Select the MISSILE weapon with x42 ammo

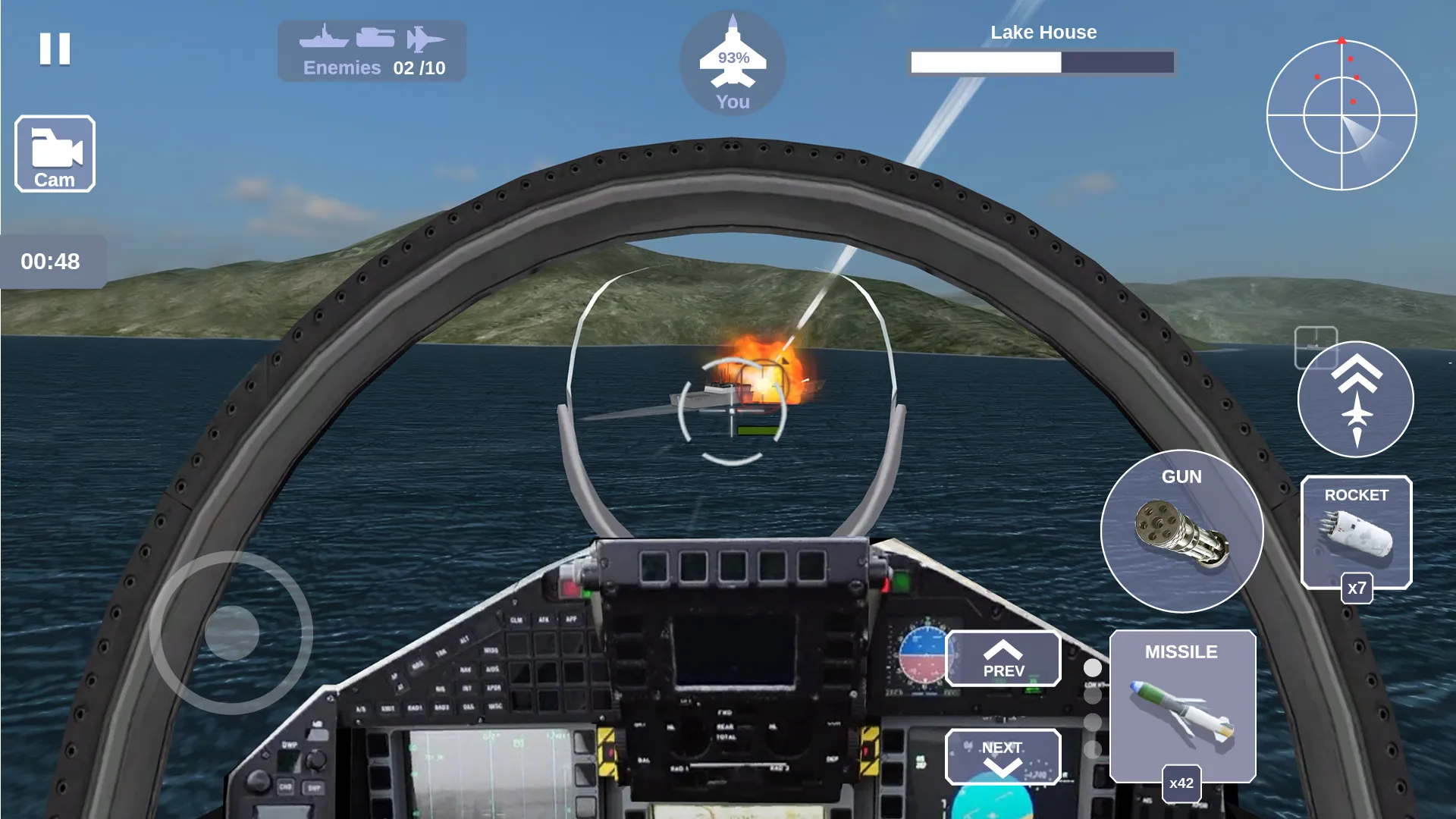pyautogui.click(x=1183, y=705)
